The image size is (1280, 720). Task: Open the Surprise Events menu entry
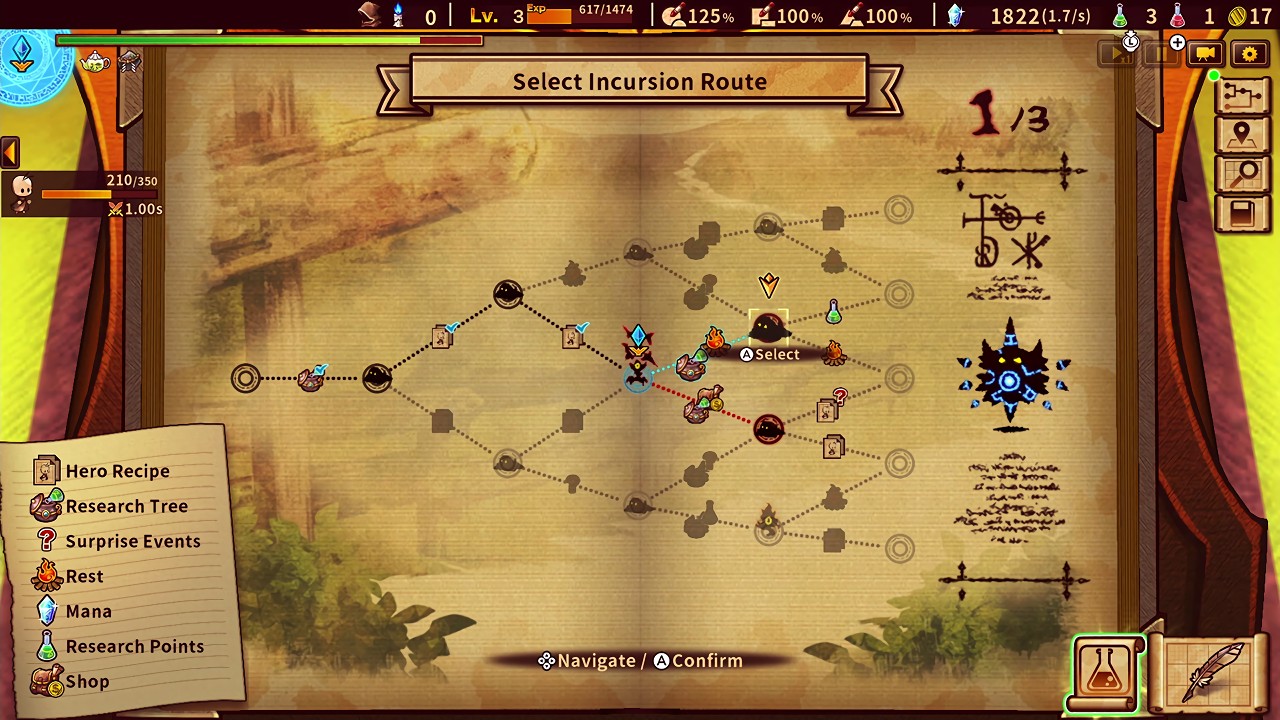(133, 541)
